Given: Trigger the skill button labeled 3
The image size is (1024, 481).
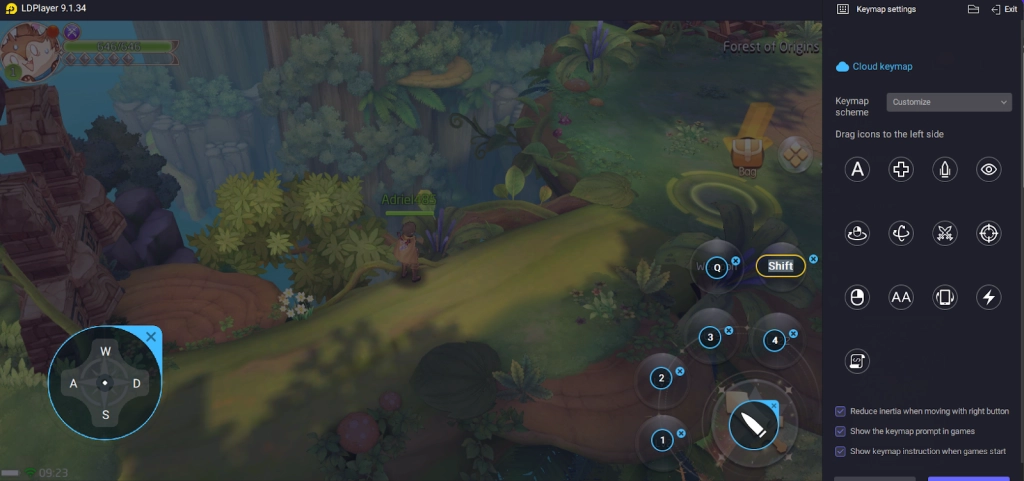Looking at the screenshot, I should [710, 337].
